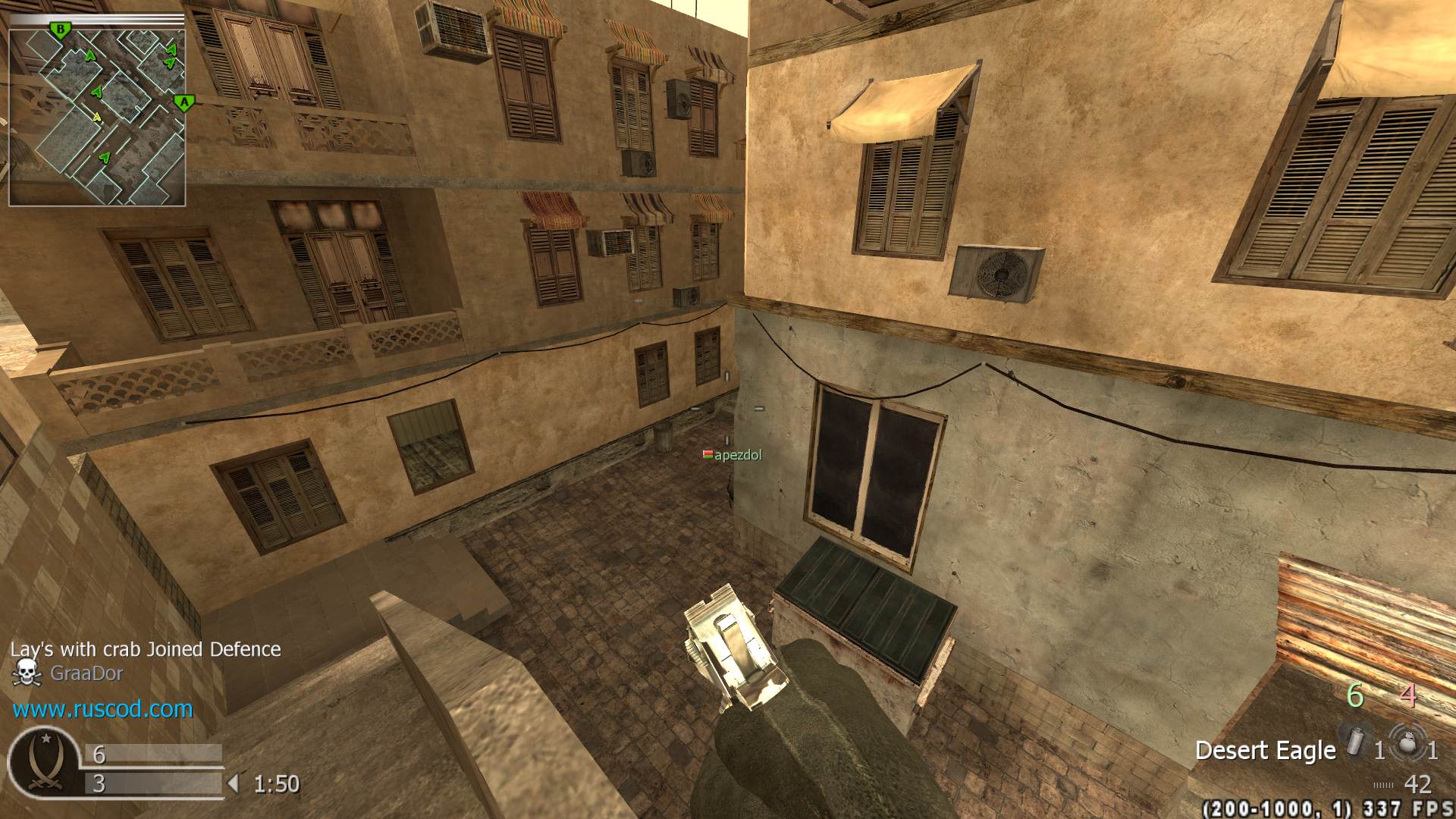Select objective marker B on the minimap

coord(60,30)
